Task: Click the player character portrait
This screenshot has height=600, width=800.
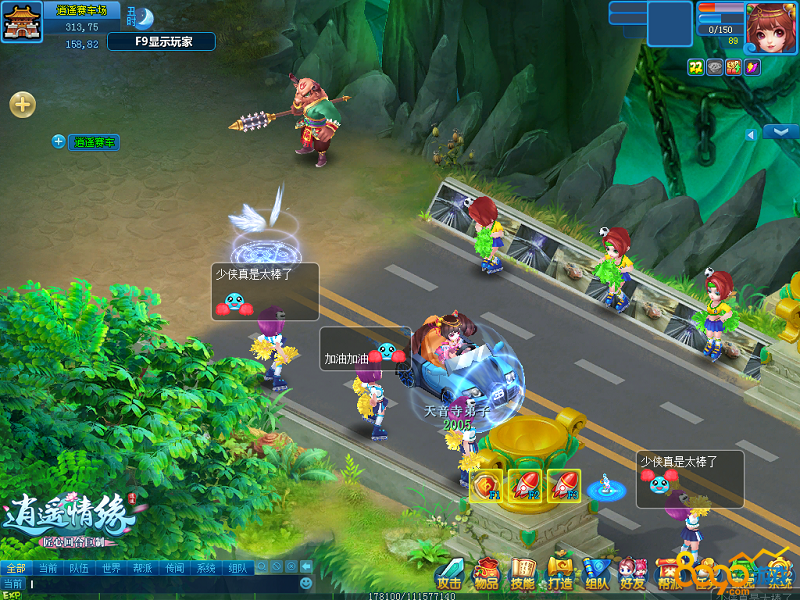Action: click(771, 27)
